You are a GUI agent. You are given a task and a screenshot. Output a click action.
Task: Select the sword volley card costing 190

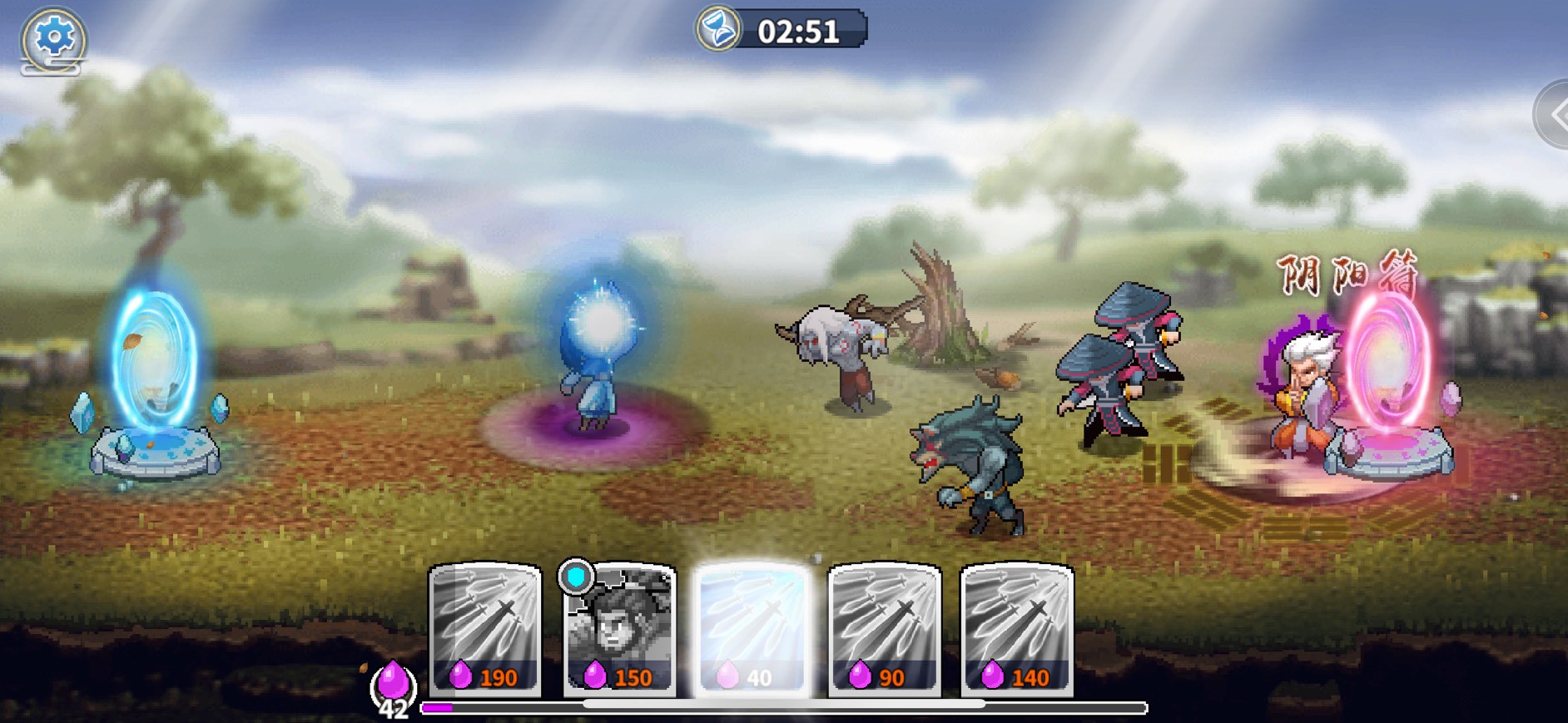click(x=485, y=628)
